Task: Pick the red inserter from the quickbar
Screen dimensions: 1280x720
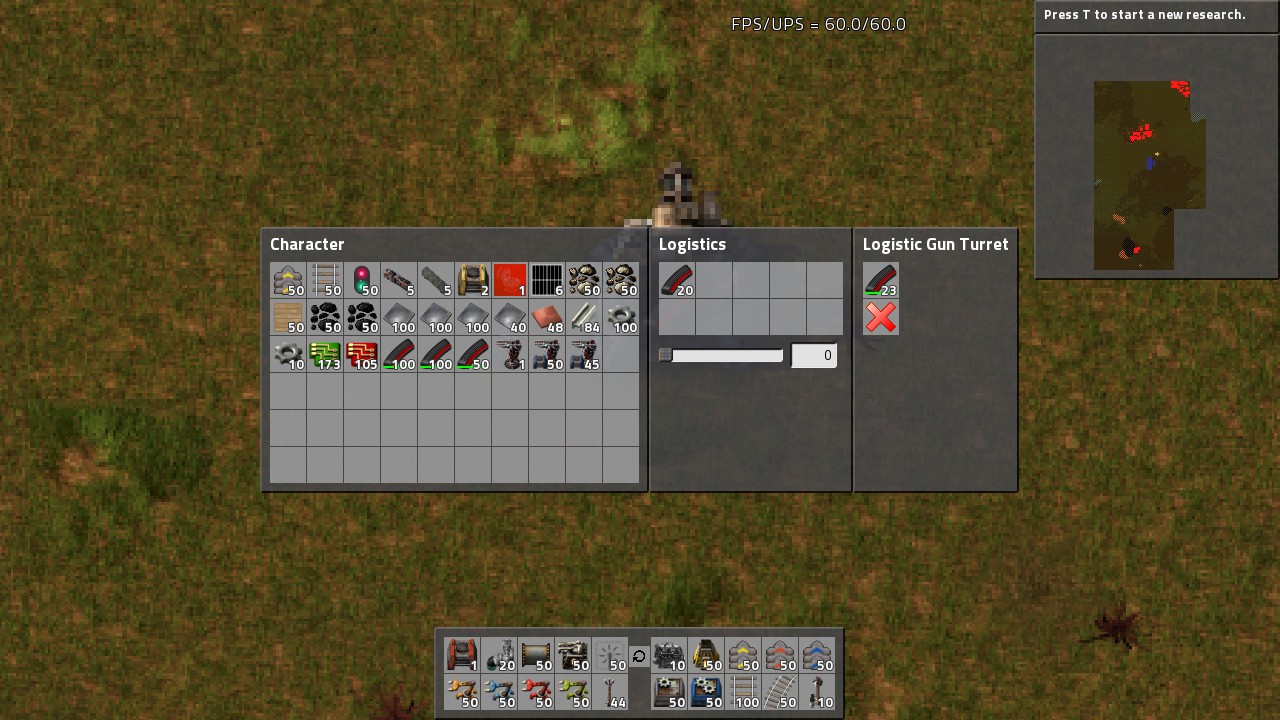Action: point(536,692)
